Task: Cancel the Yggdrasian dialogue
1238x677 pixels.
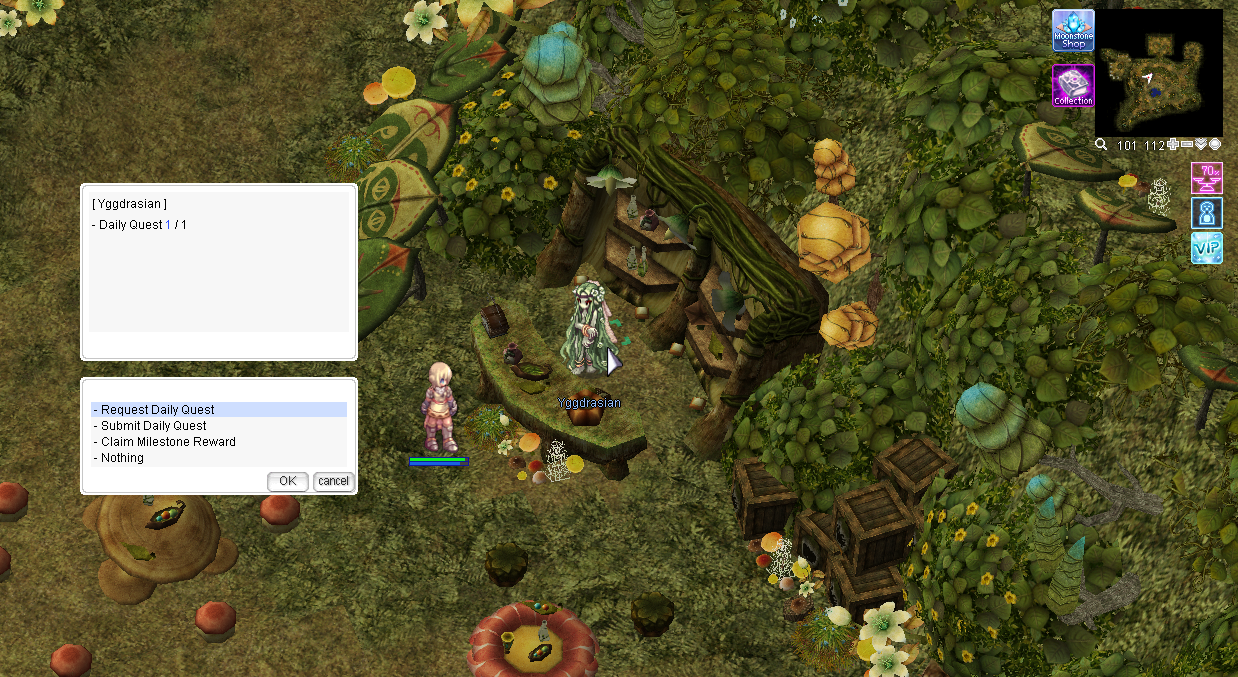Action: [333, 481]
